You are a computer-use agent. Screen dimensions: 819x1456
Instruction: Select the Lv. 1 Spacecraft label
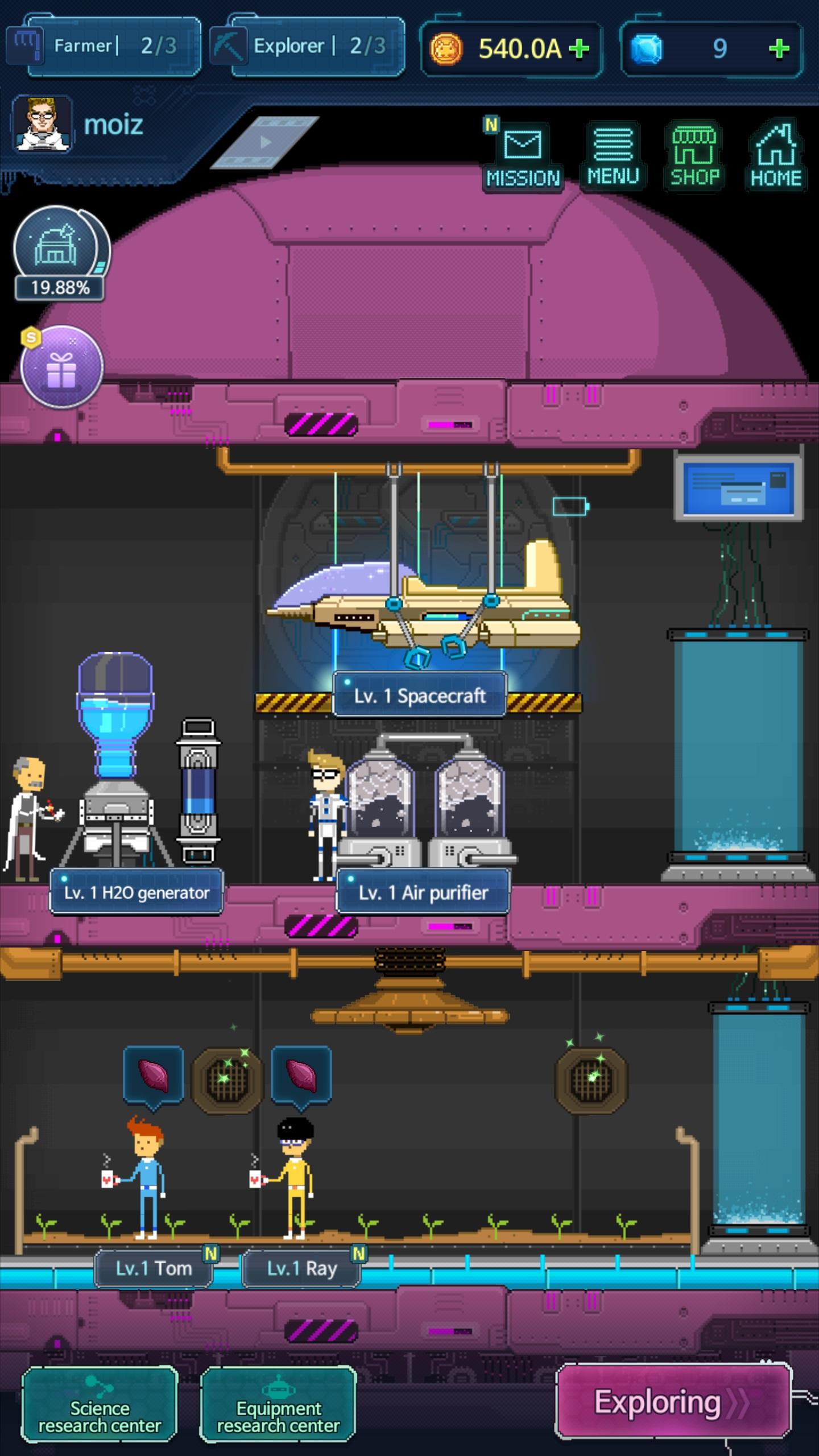coord(420,695)
